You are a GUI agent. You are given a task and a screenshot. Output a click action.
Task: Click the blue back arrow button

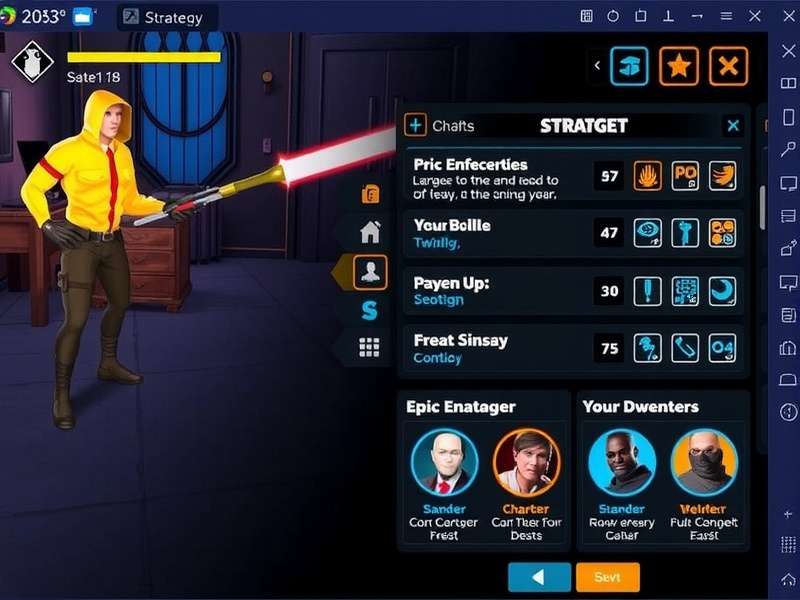coord(539,578)
